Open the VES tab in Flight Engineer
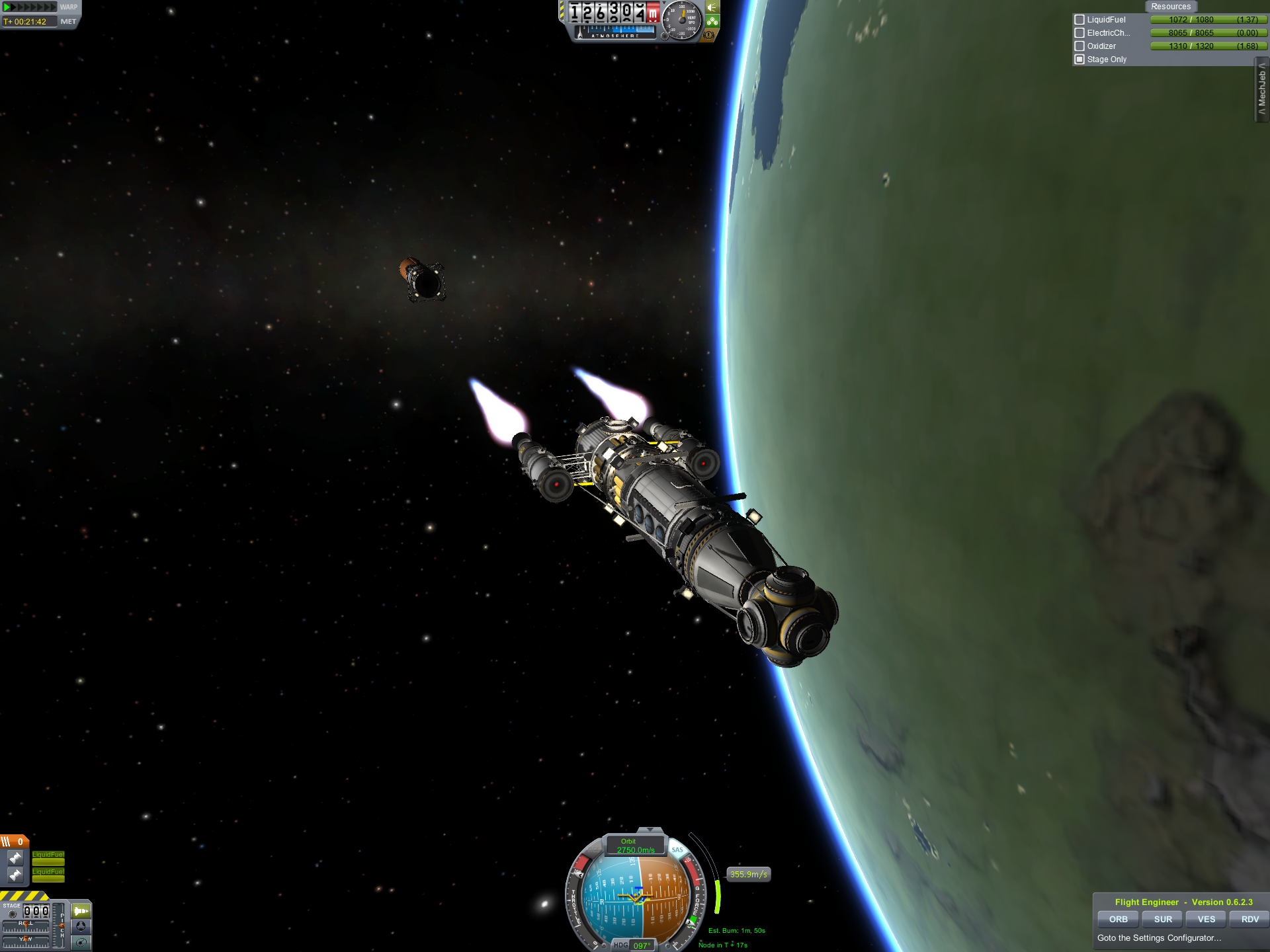 (1206, 919)
